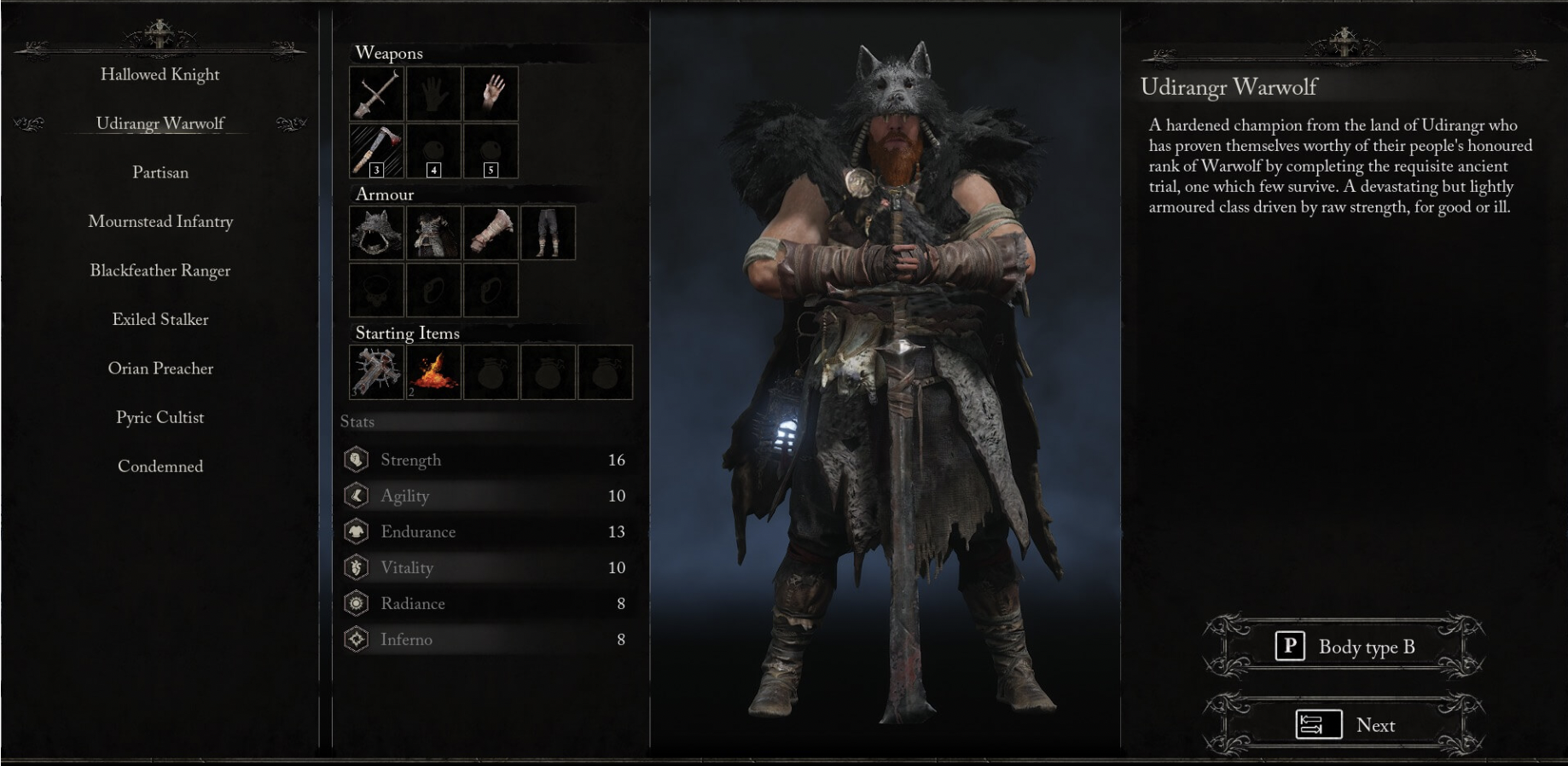
Task: Click the Inferno stat icon
Action: pos(356,638)
